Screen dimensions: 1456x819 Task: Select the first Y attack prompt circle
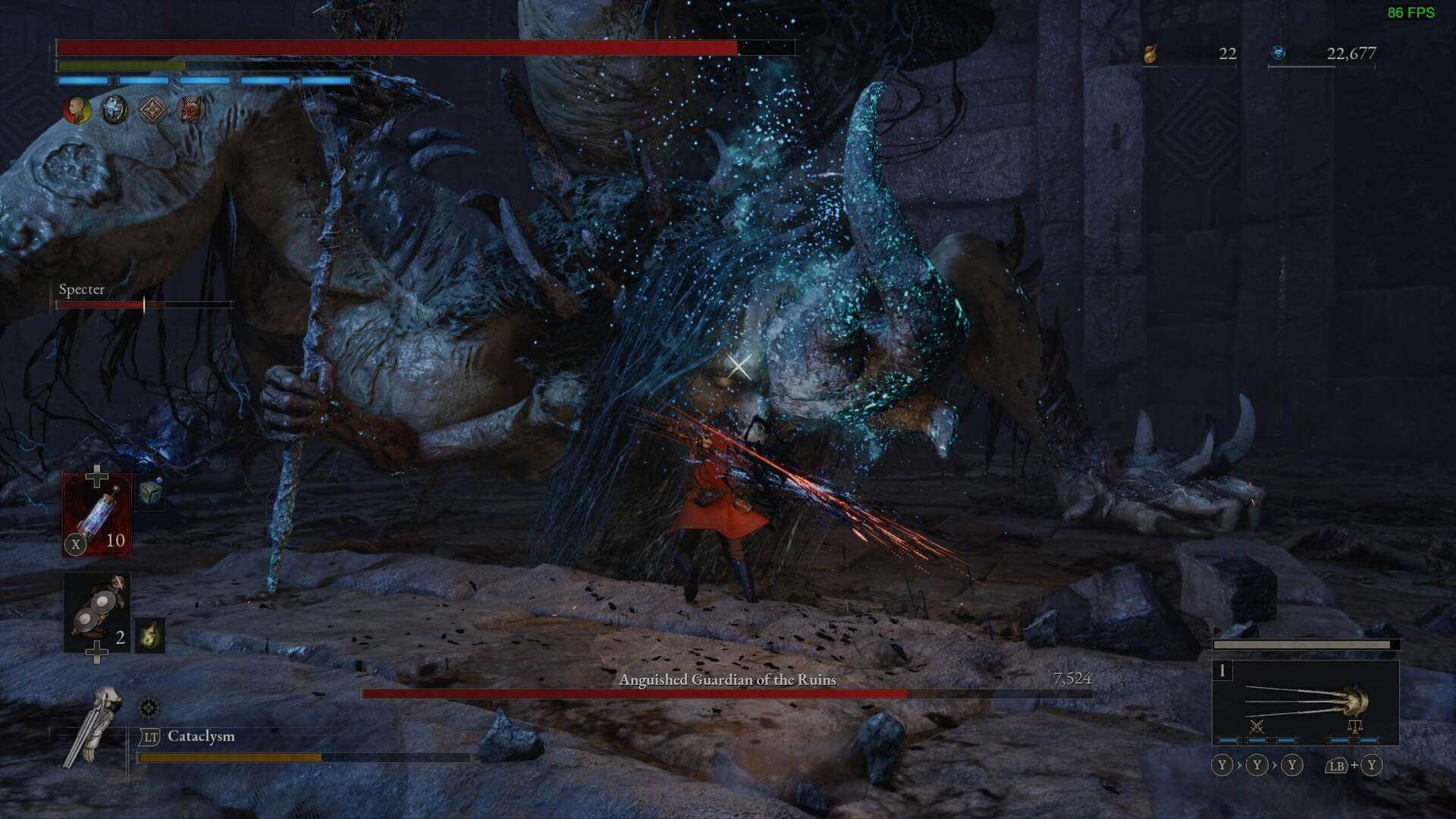[x=1222, y=764]
